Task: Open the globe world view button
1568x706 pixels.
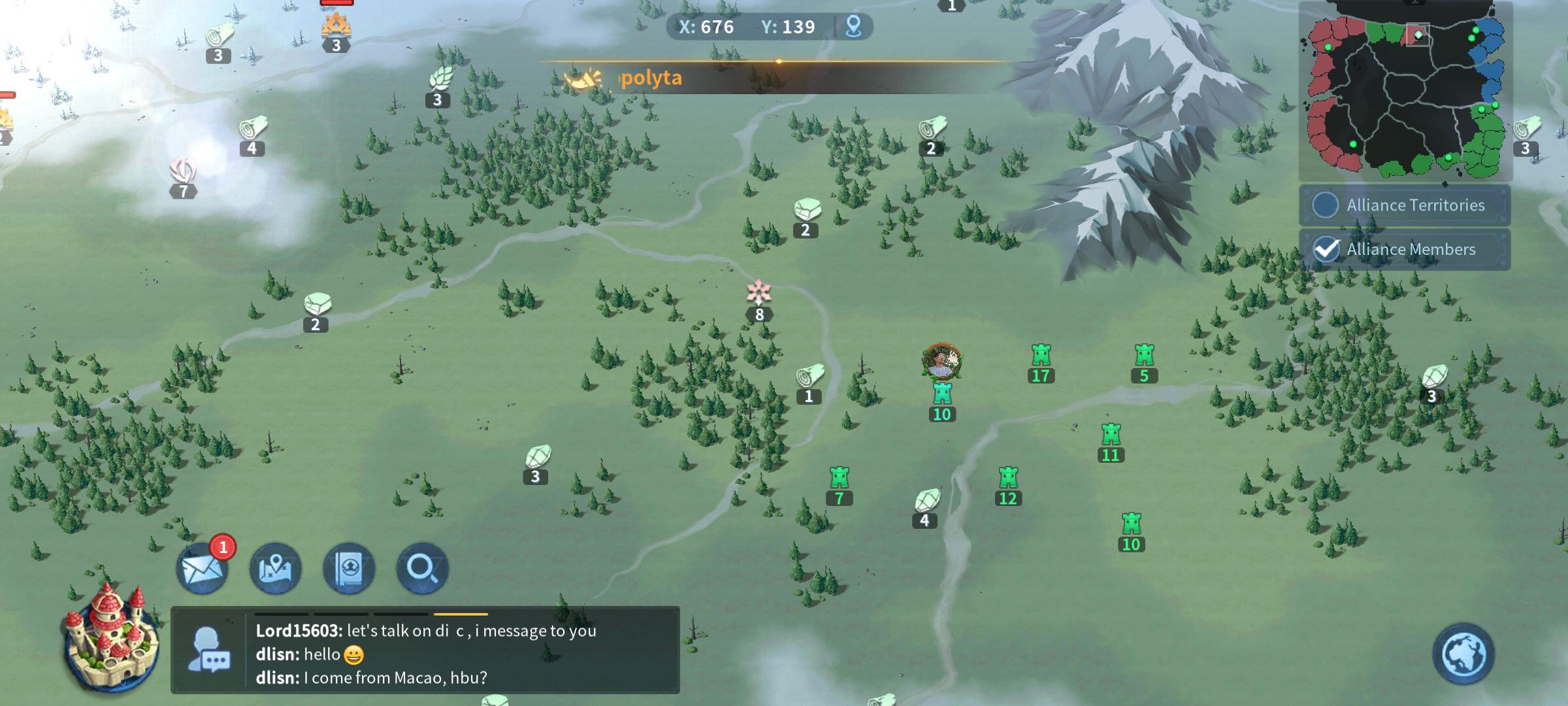Action: pyautogui.click(x=1463, y=654)
